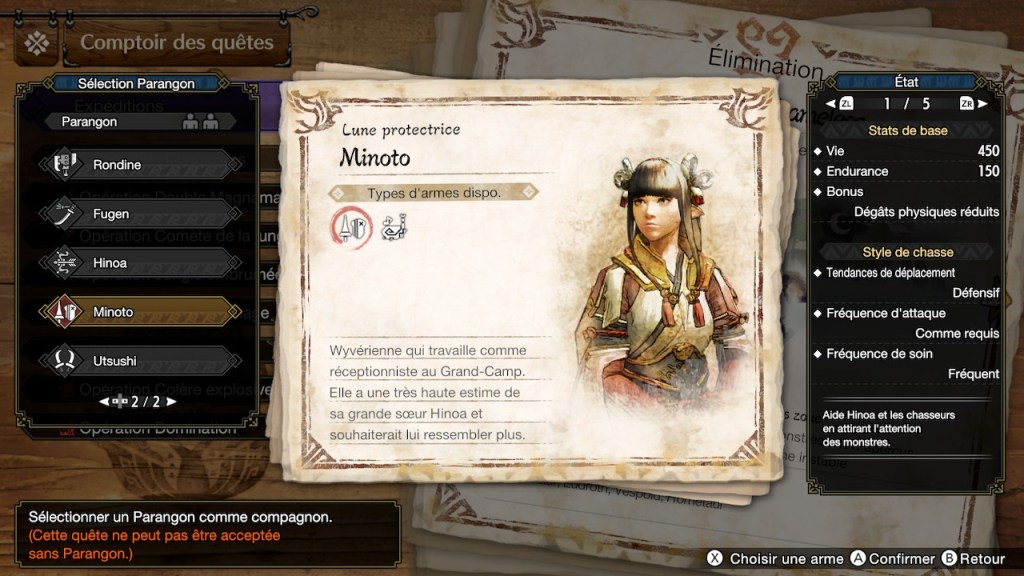
Task: Select Rondine from the Parangon list
Action: coord(140,165)
